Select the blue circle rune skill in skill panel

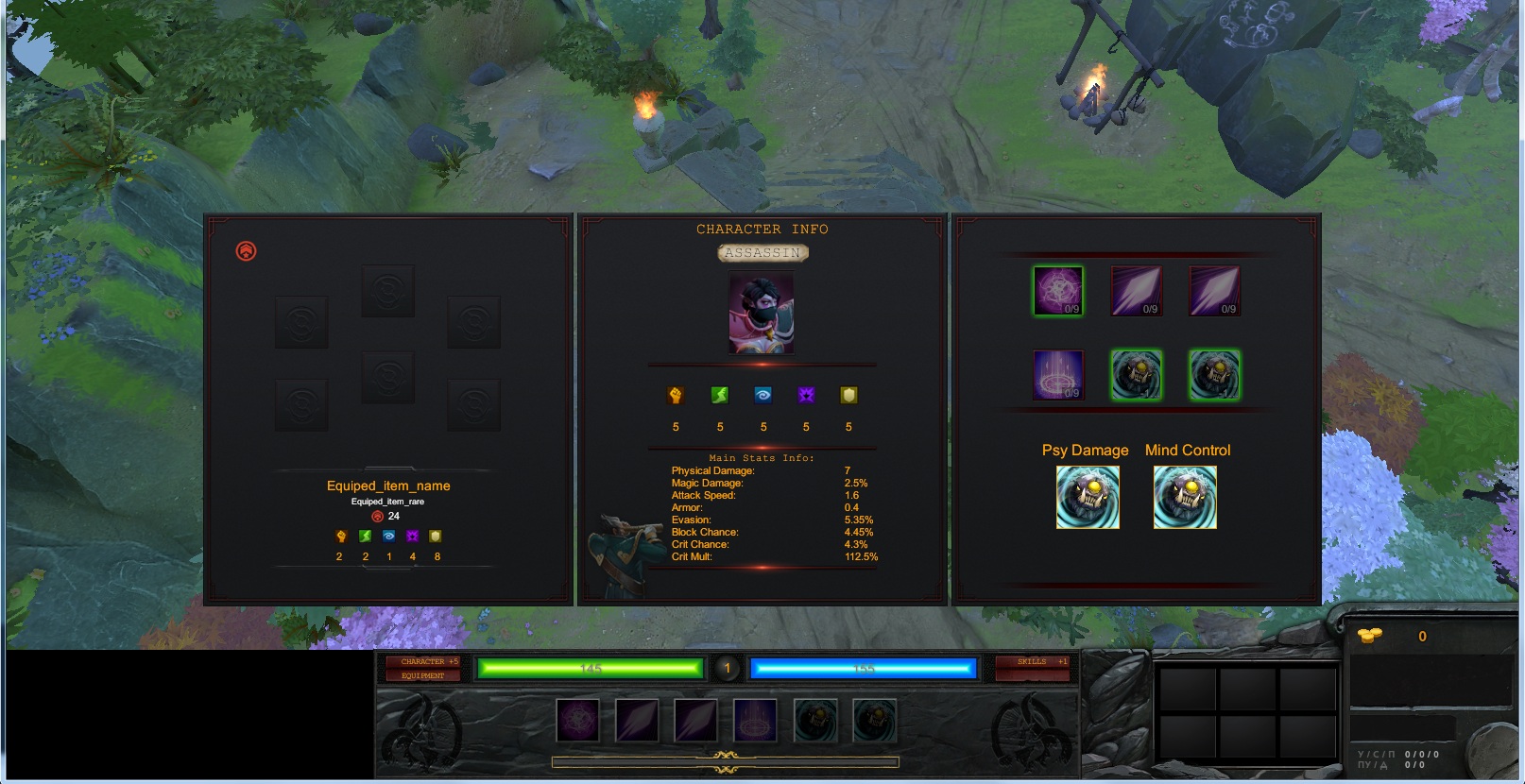[1058, 374]
